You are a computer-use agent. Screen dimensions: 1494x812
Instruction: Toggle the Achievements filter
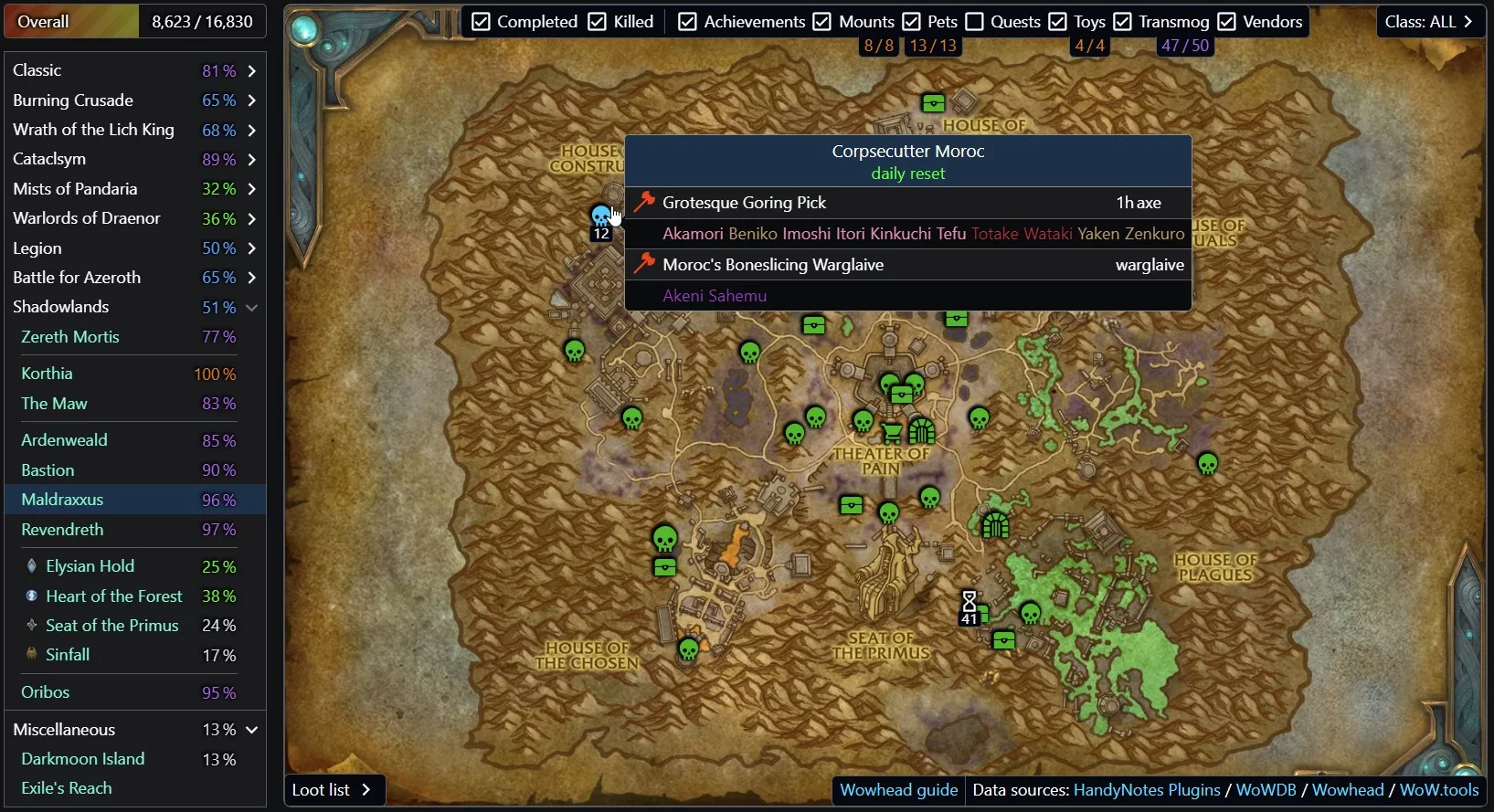[688, 22]
